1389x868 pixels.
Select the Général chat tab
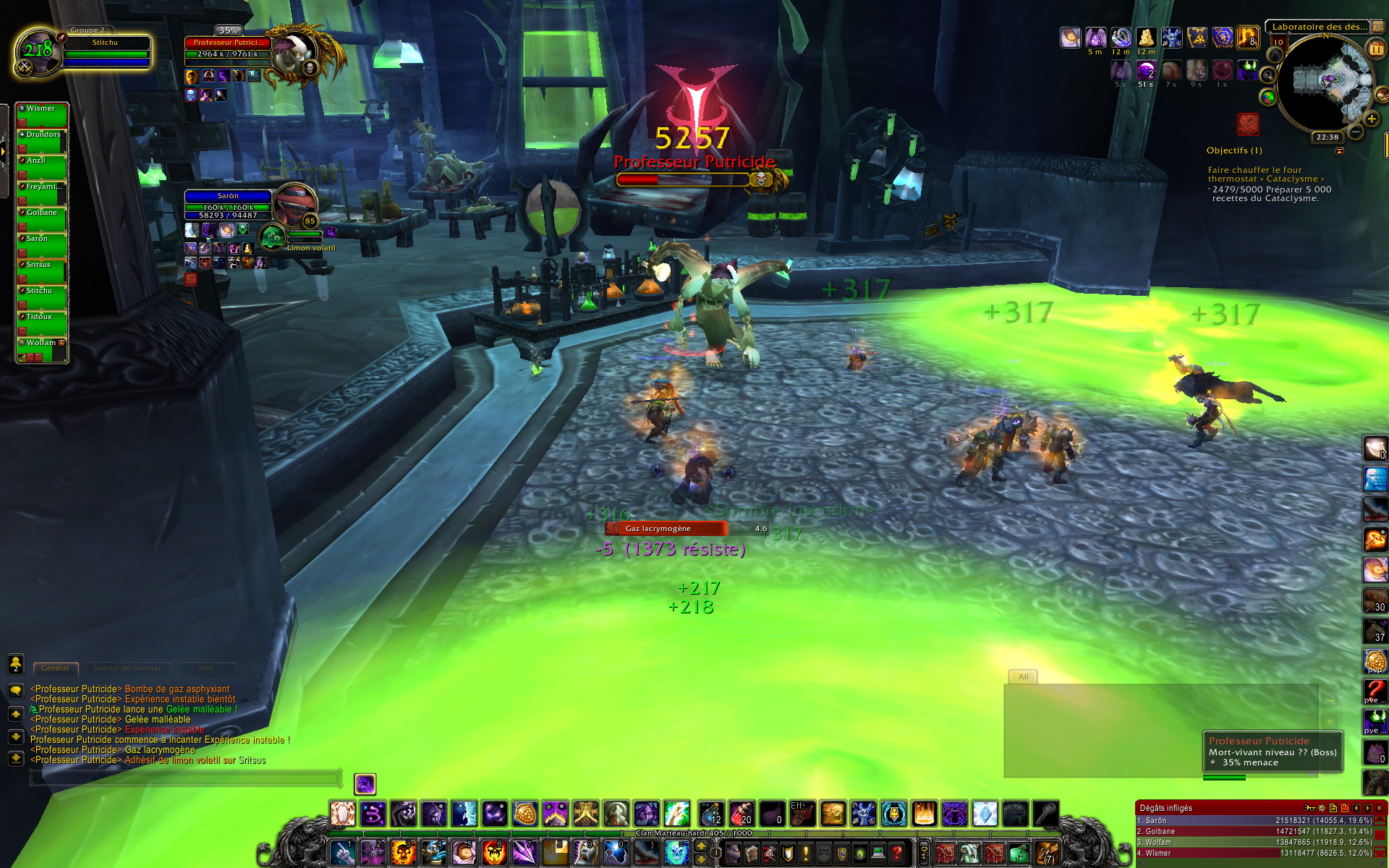tap(55, 668)
